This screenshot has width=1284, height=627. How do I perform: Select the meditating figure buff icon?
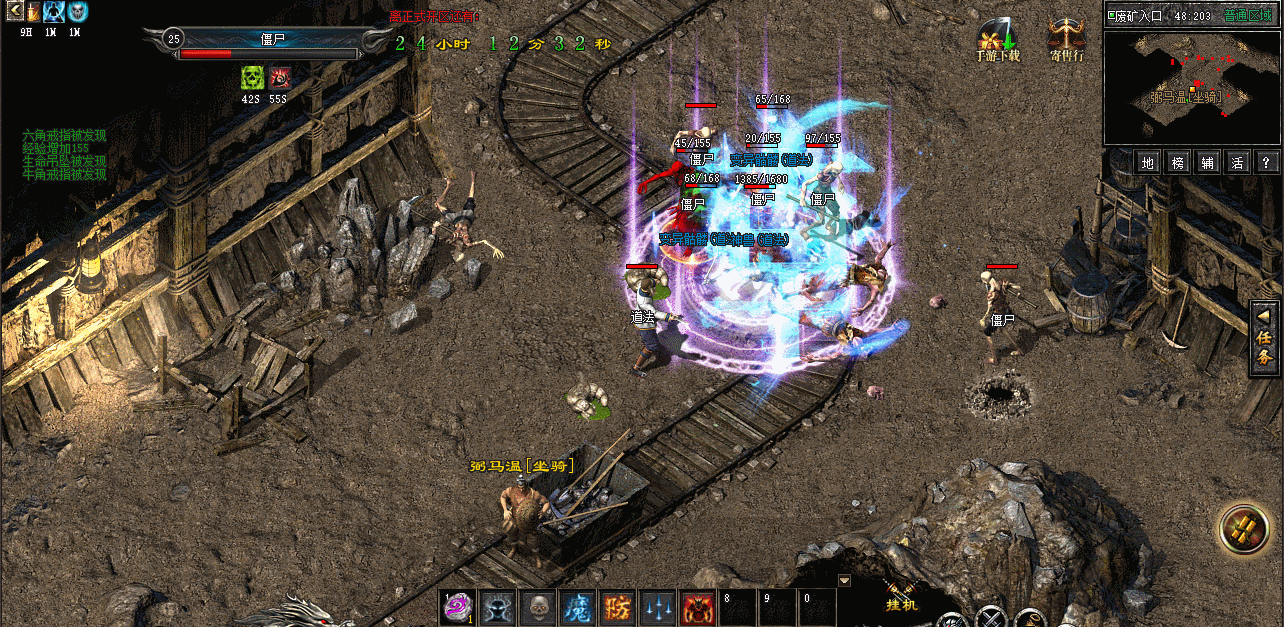click(x=54, y=12)
